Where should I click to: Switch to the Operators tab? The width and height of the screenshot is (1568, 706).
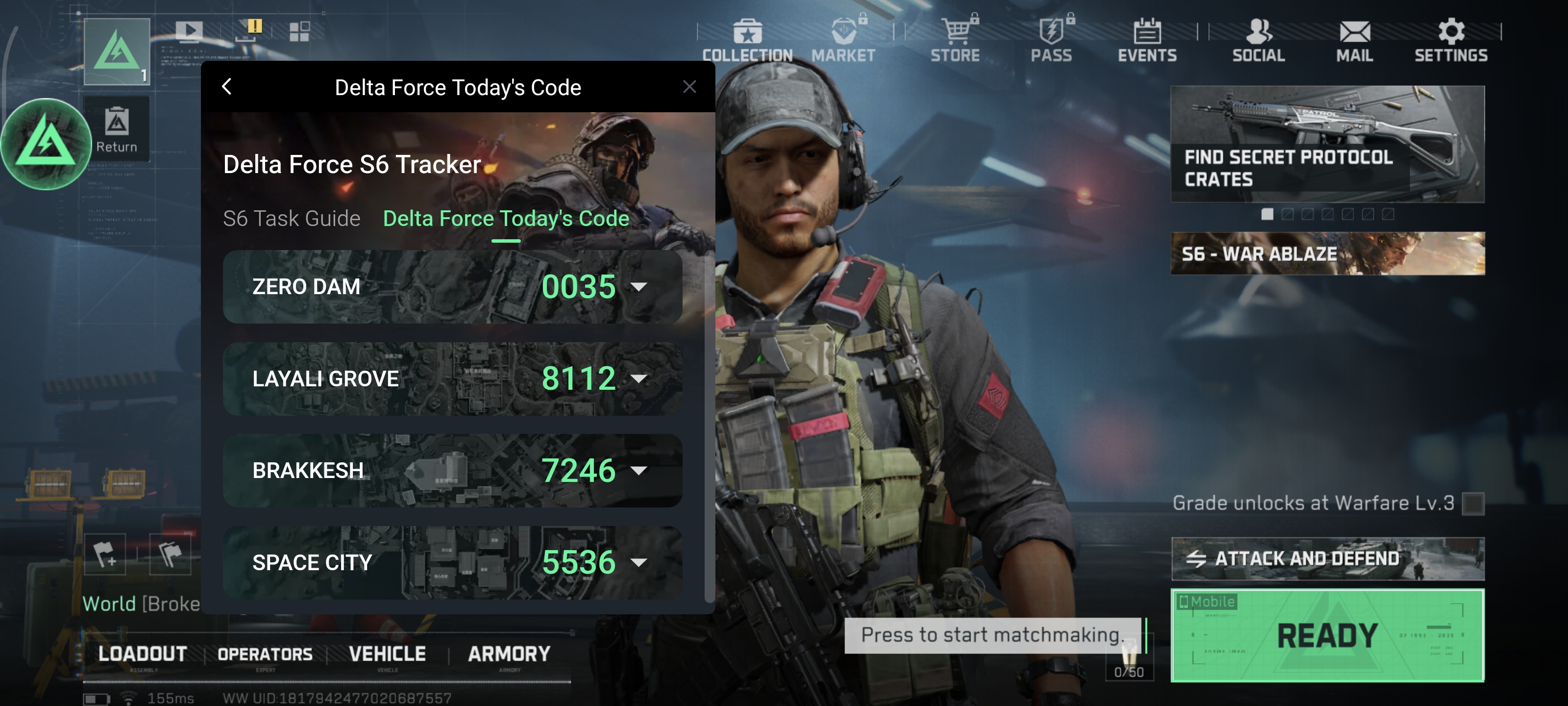click(265, 654)
